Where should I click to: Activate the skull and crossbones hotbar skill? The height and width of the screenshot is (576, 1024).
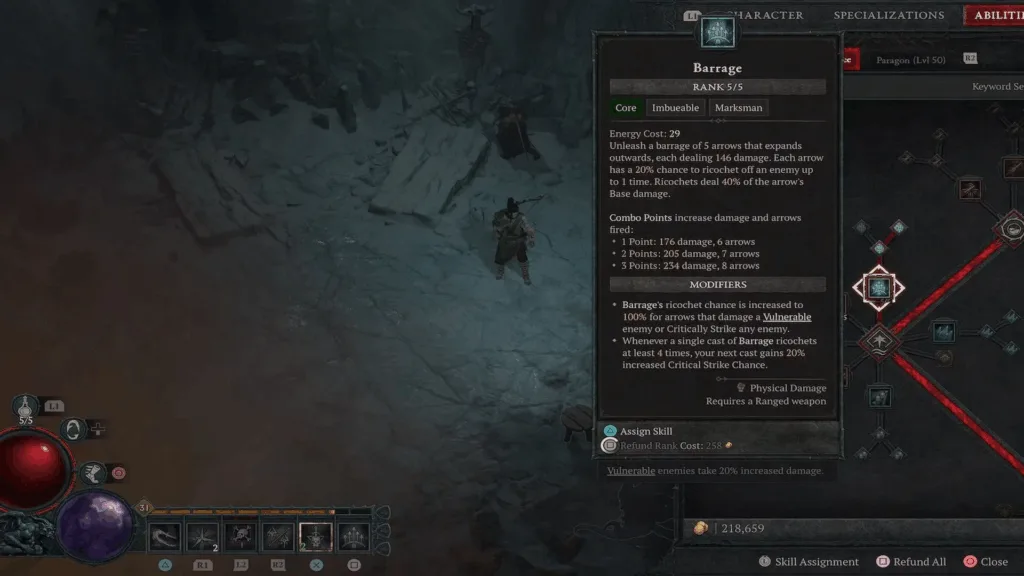pyautogui.click(x=240, y=537)
